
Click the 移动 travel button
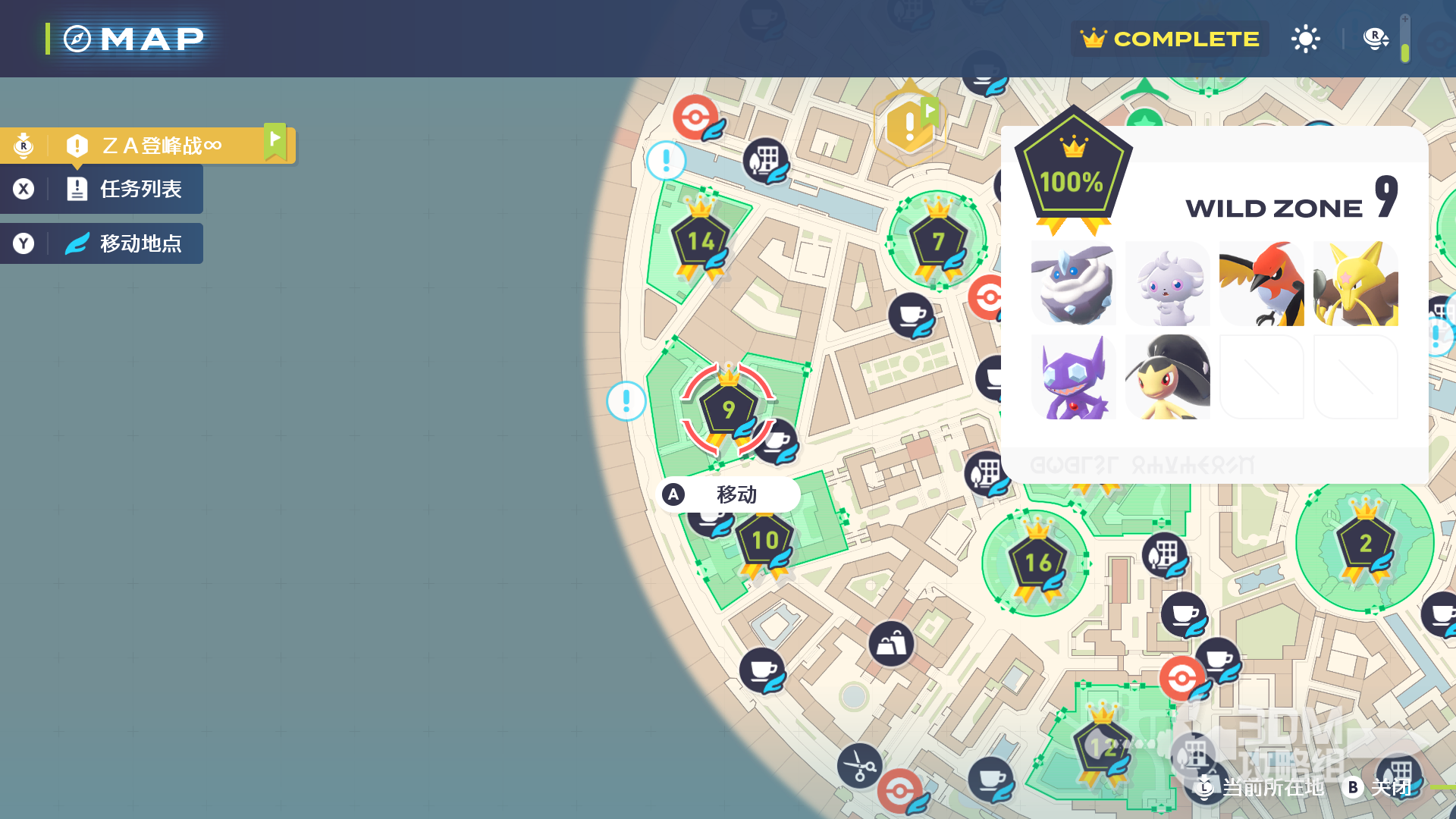pos(728,494)
